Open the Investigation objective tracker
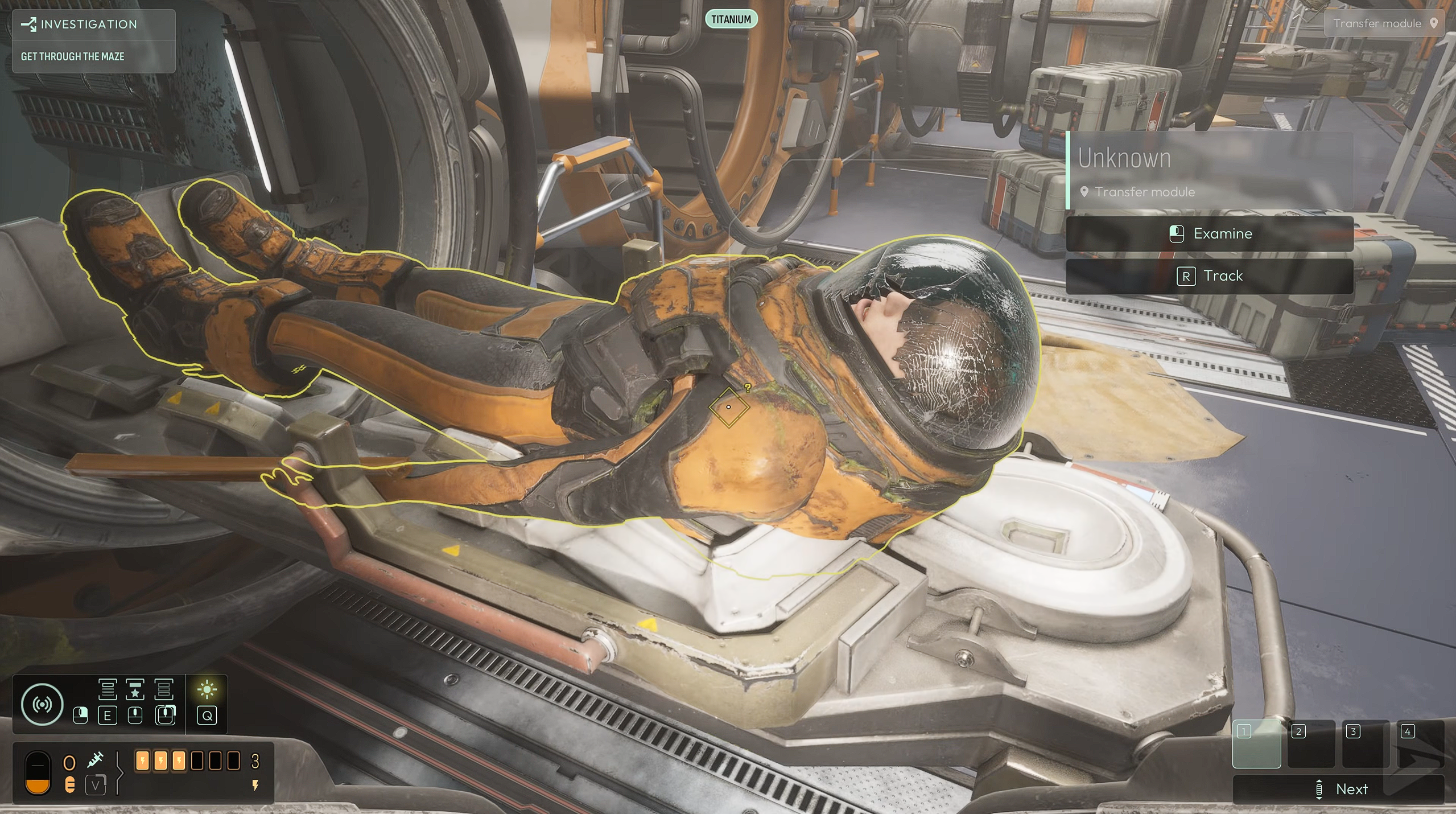The image size is (1456, 814). [88, 24]
